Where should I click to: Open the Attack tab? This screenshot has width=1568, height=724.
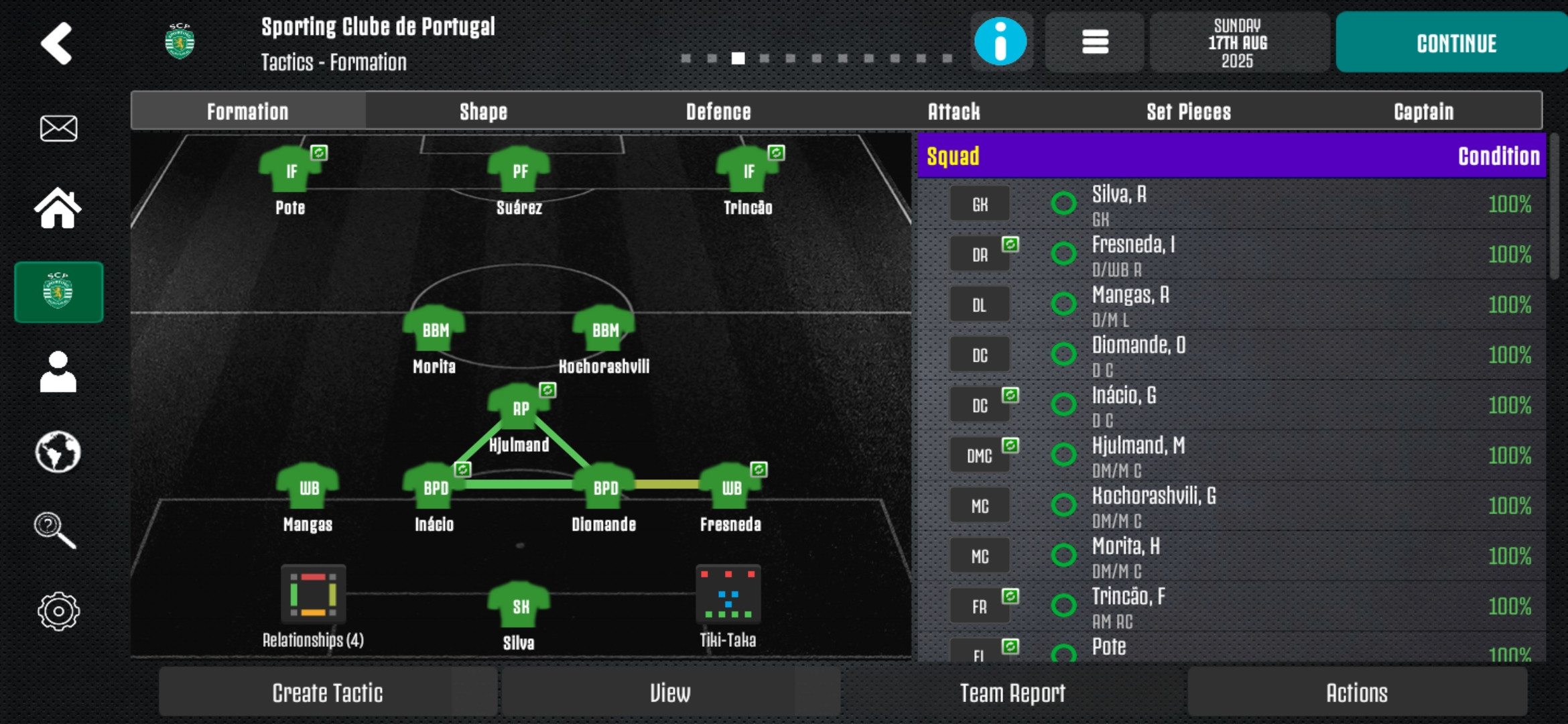coord(954,111)
